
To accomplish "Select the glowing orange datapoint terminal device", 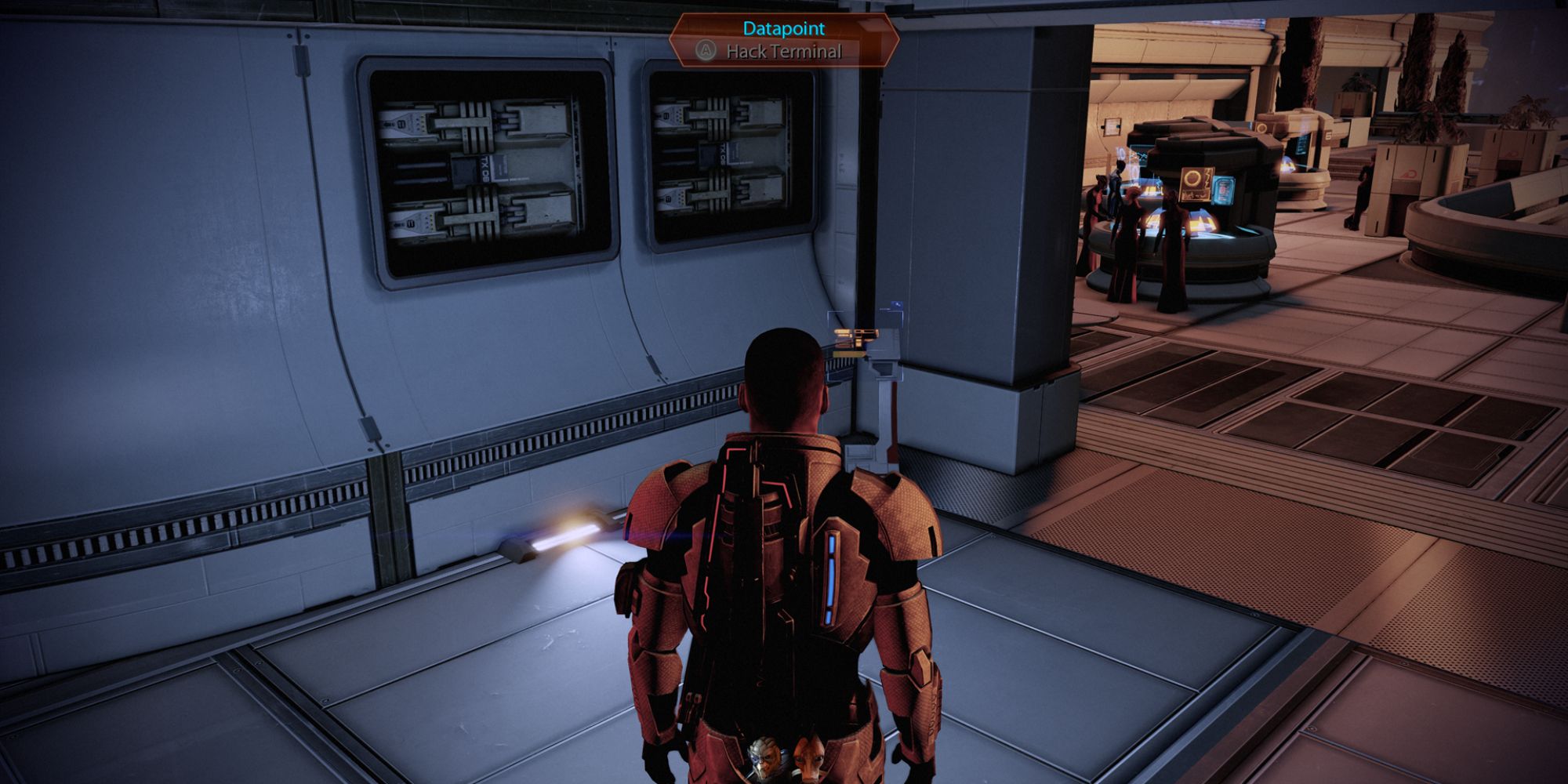I will (855, 341).
